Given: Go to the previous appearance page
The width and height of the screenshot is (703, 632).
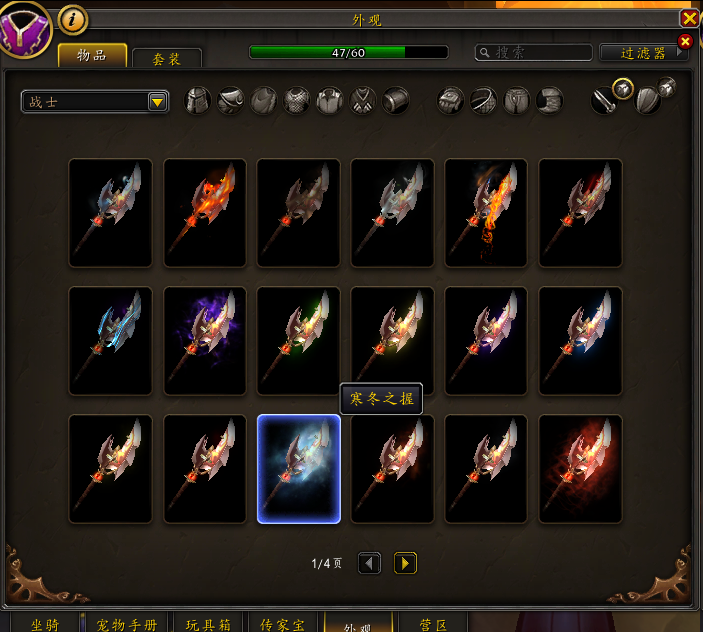Looking at the screenshot, I should click(x=369, y=563).
